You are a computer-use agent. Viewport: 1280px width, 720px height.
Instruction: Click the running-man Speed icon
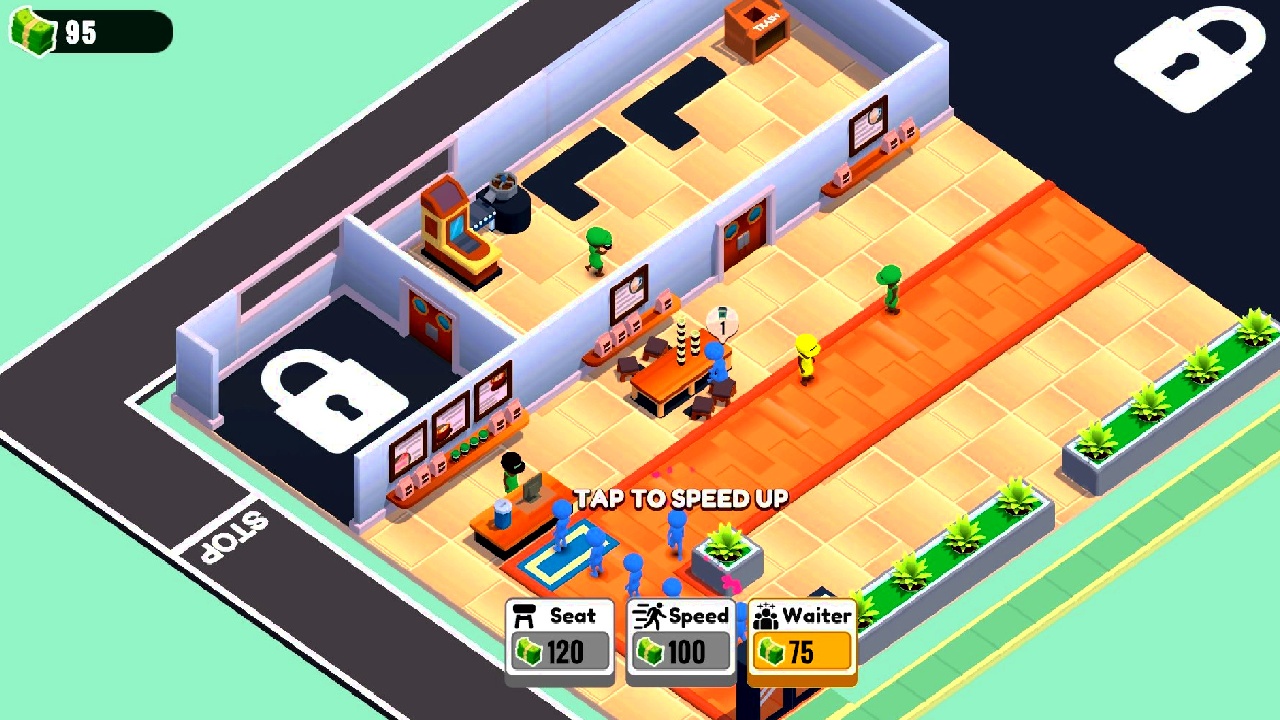click(651, 615)
